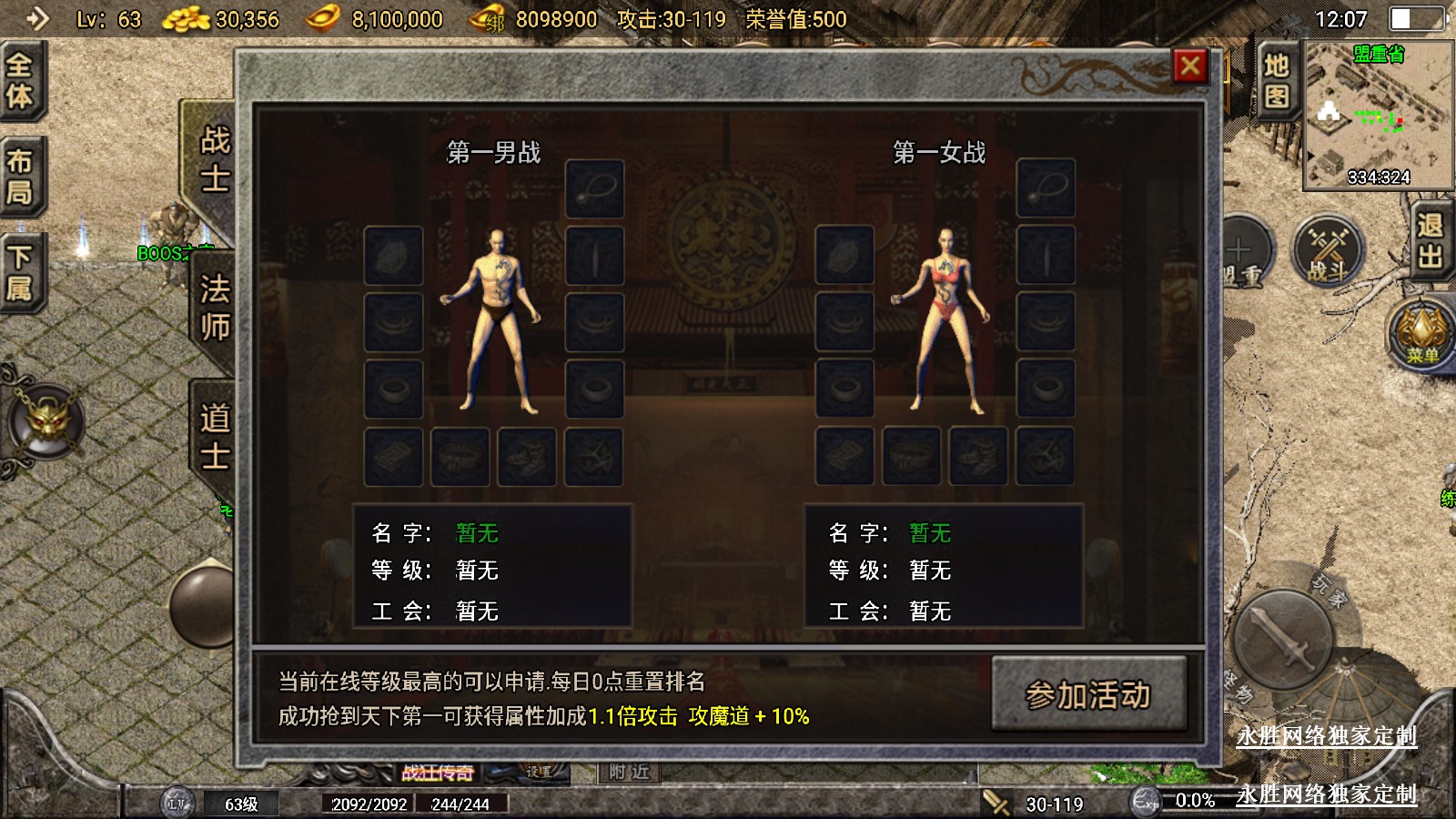Open the 地图 map button

(x=1276, y=79)
